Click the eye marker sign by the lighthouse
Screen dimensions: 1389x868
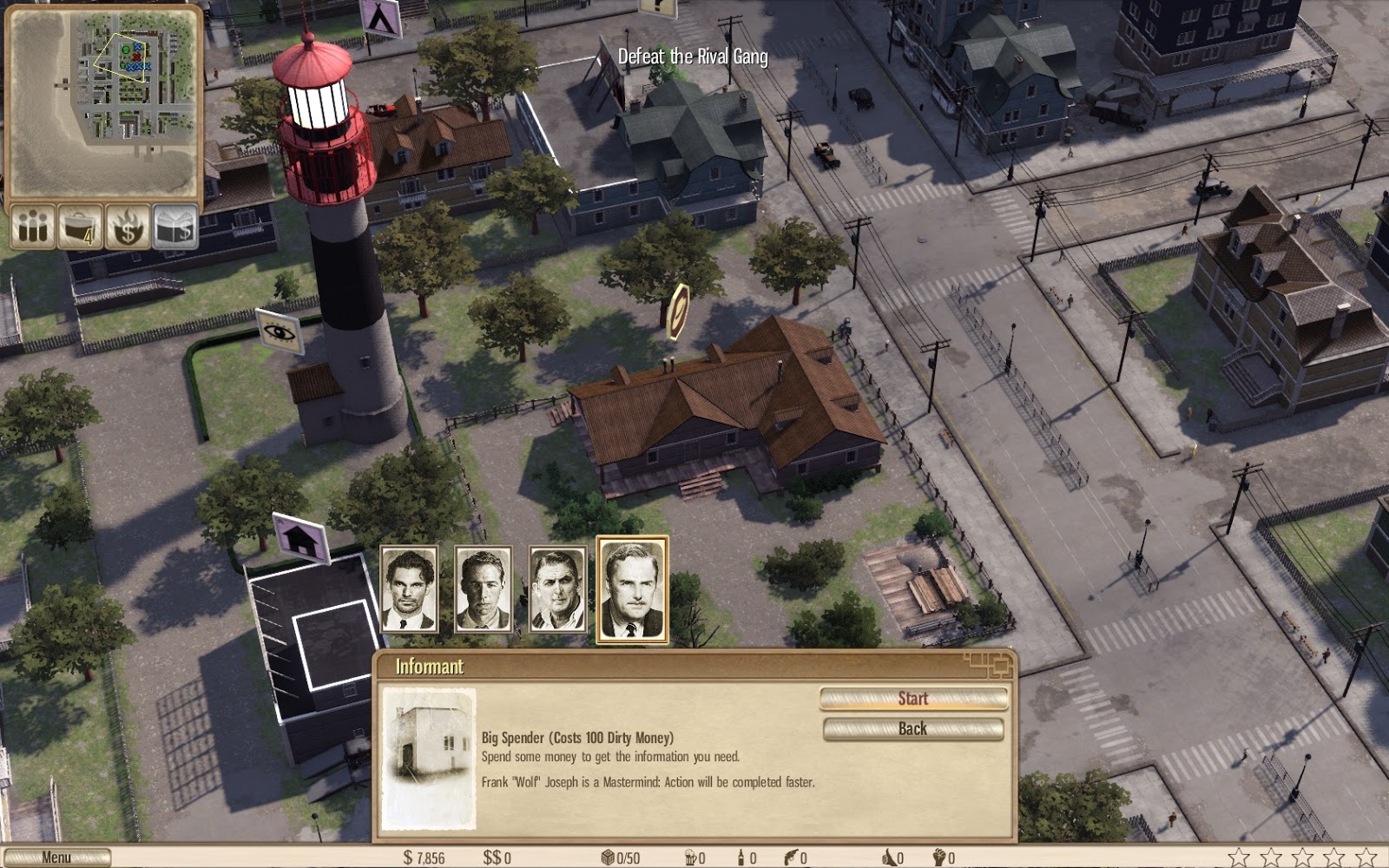pos(280,332)
